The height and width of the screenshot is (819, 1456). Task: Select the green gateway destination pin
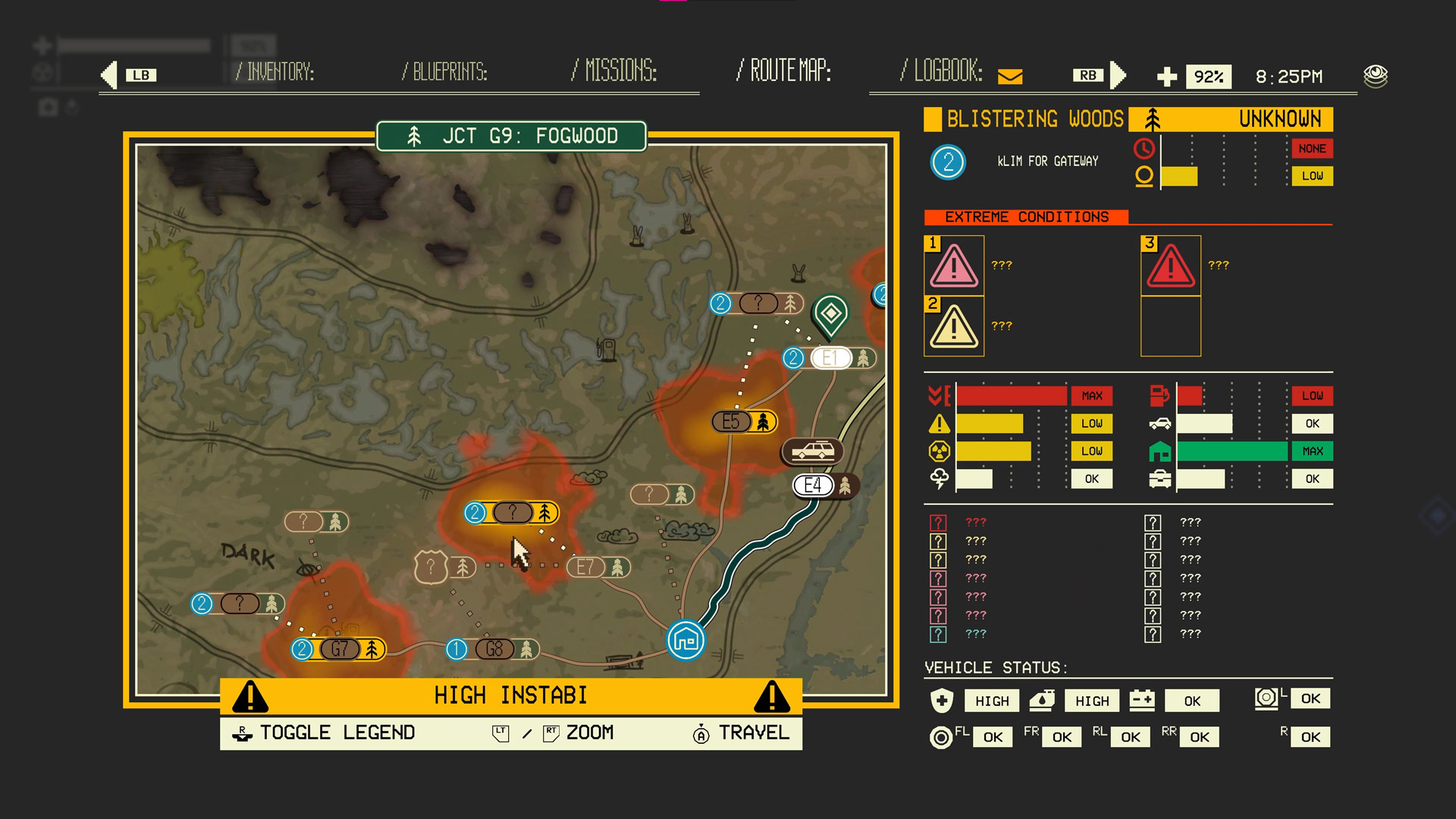830,314
